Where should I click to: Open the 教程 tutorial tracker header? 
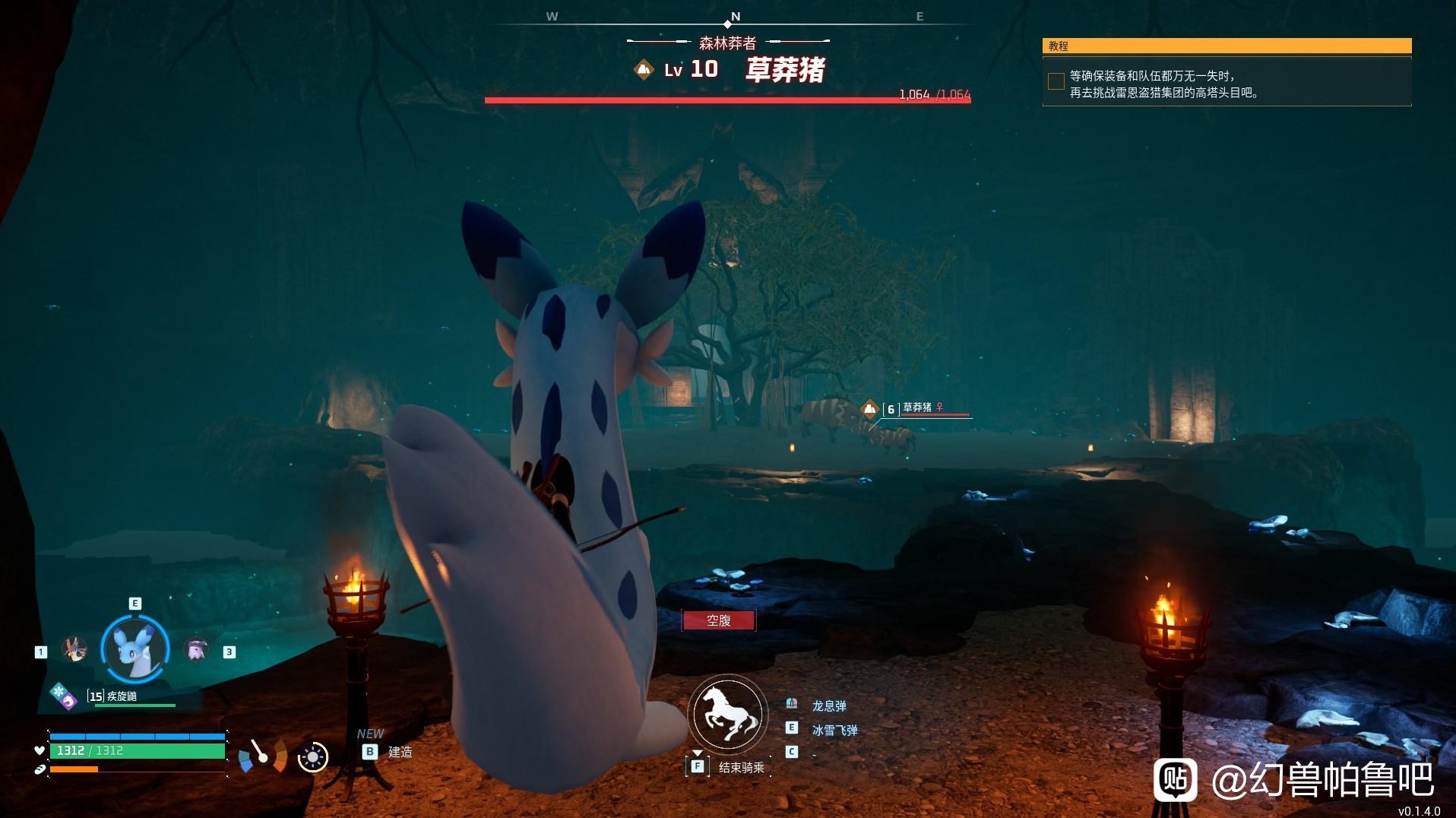[x=1226, y=46]
